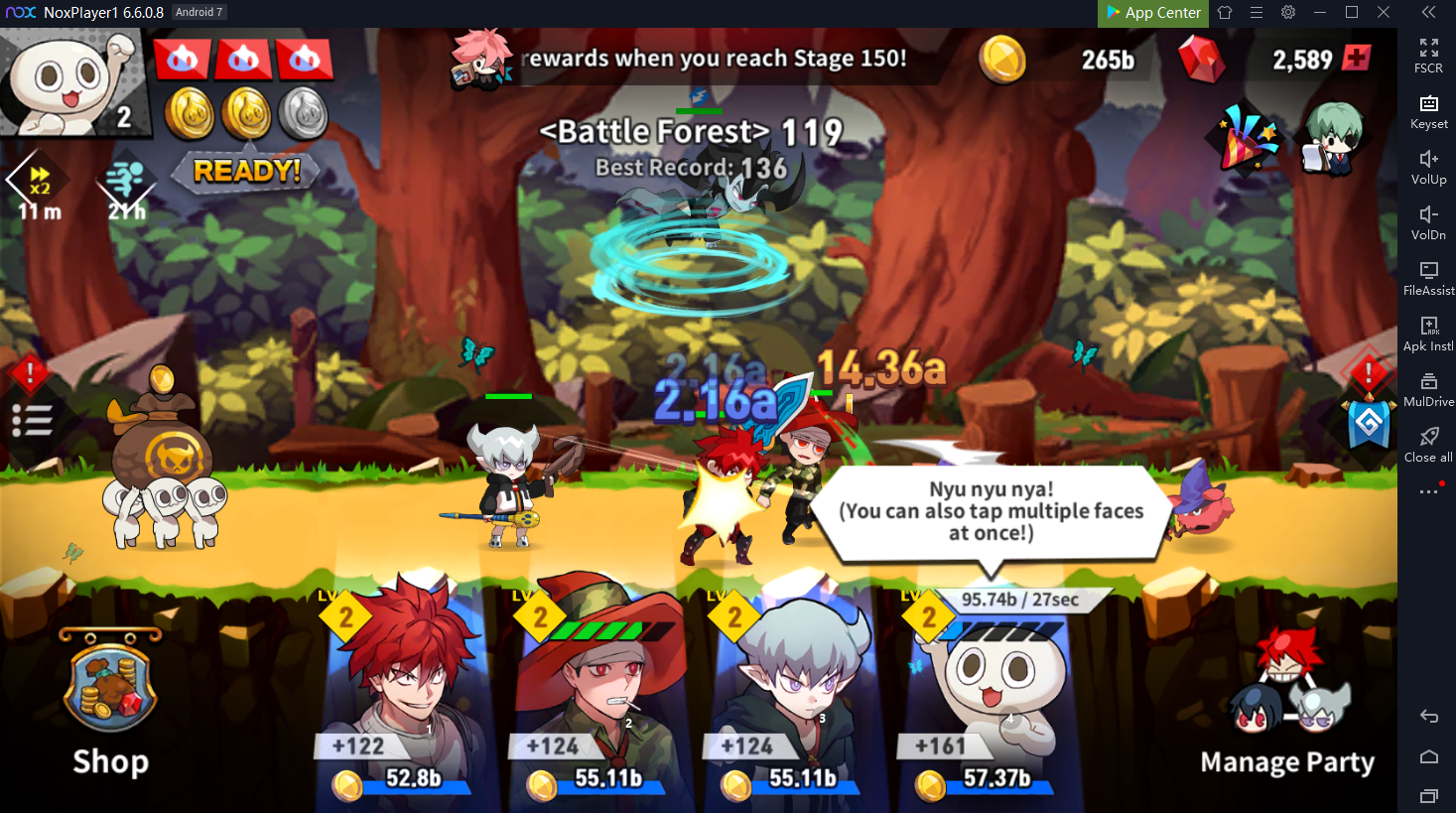Toggle Nox fullscreen with FSCR
The width and height of the screenshot is (1456, 813).
coord(1428,56)
